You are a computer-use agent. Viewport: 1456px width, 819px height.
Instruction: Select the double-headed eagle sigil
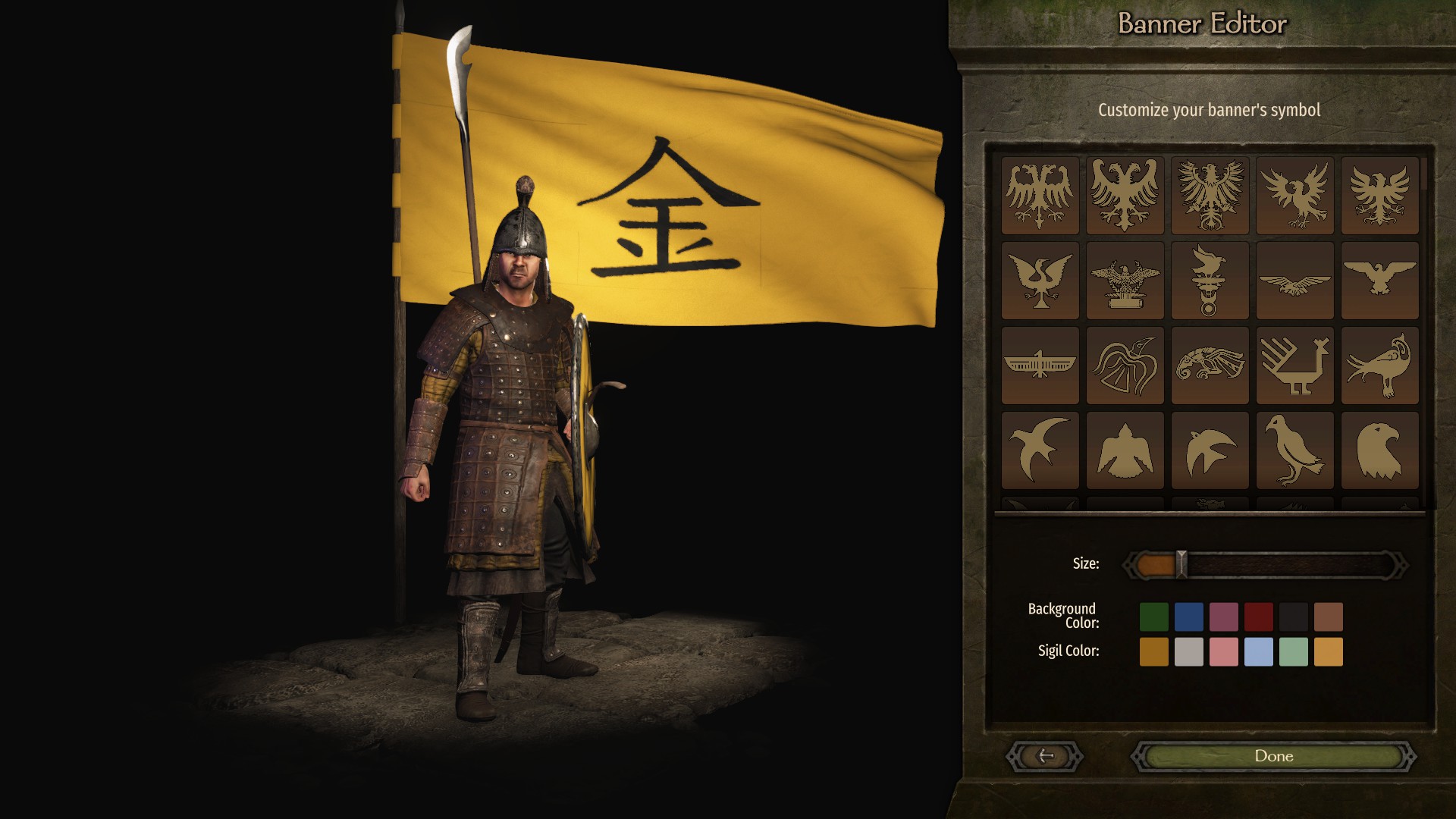coord(1040,193)
